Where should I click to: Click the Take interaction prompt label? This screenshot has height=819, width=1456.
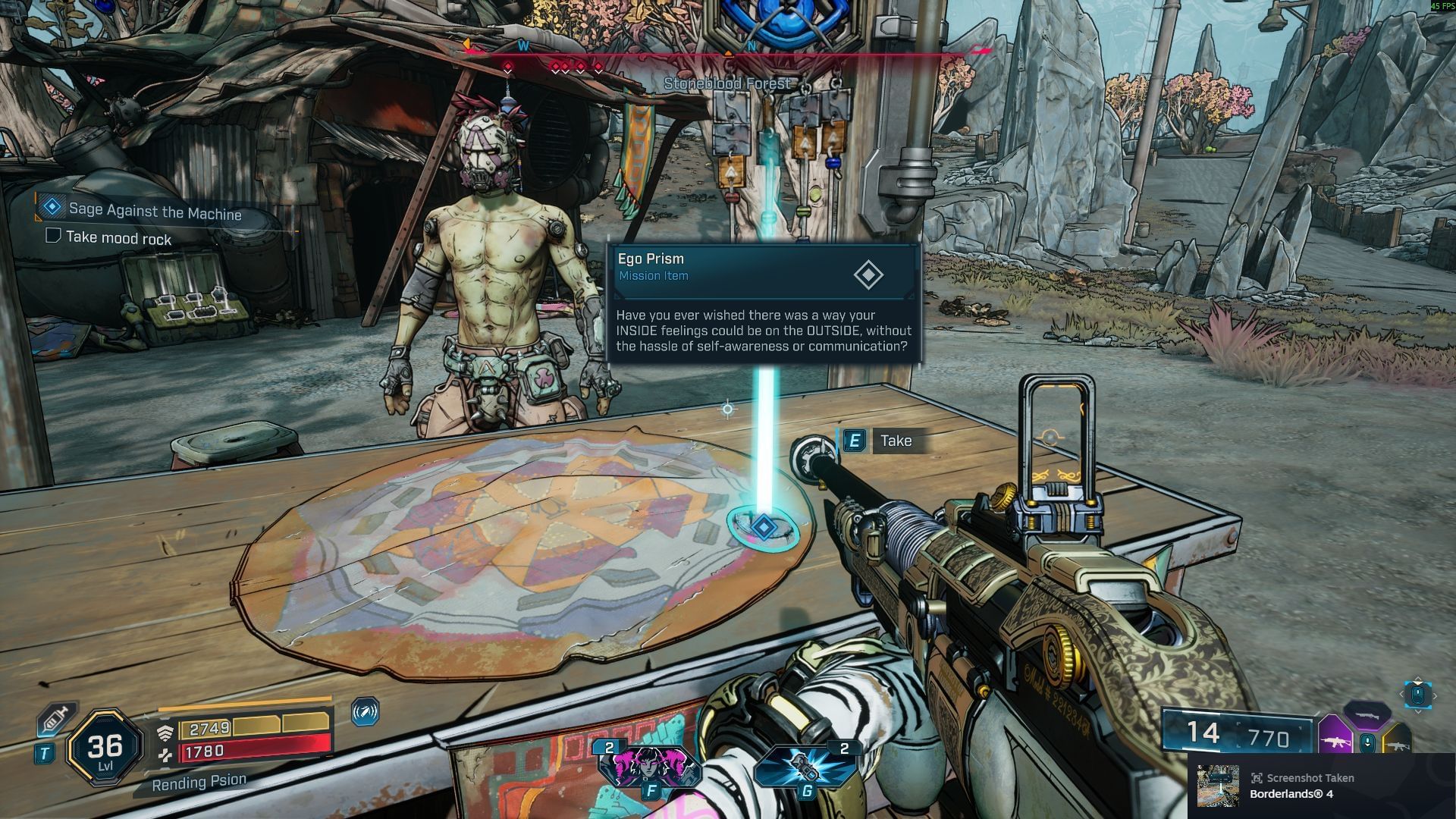[x=896, y=441]
